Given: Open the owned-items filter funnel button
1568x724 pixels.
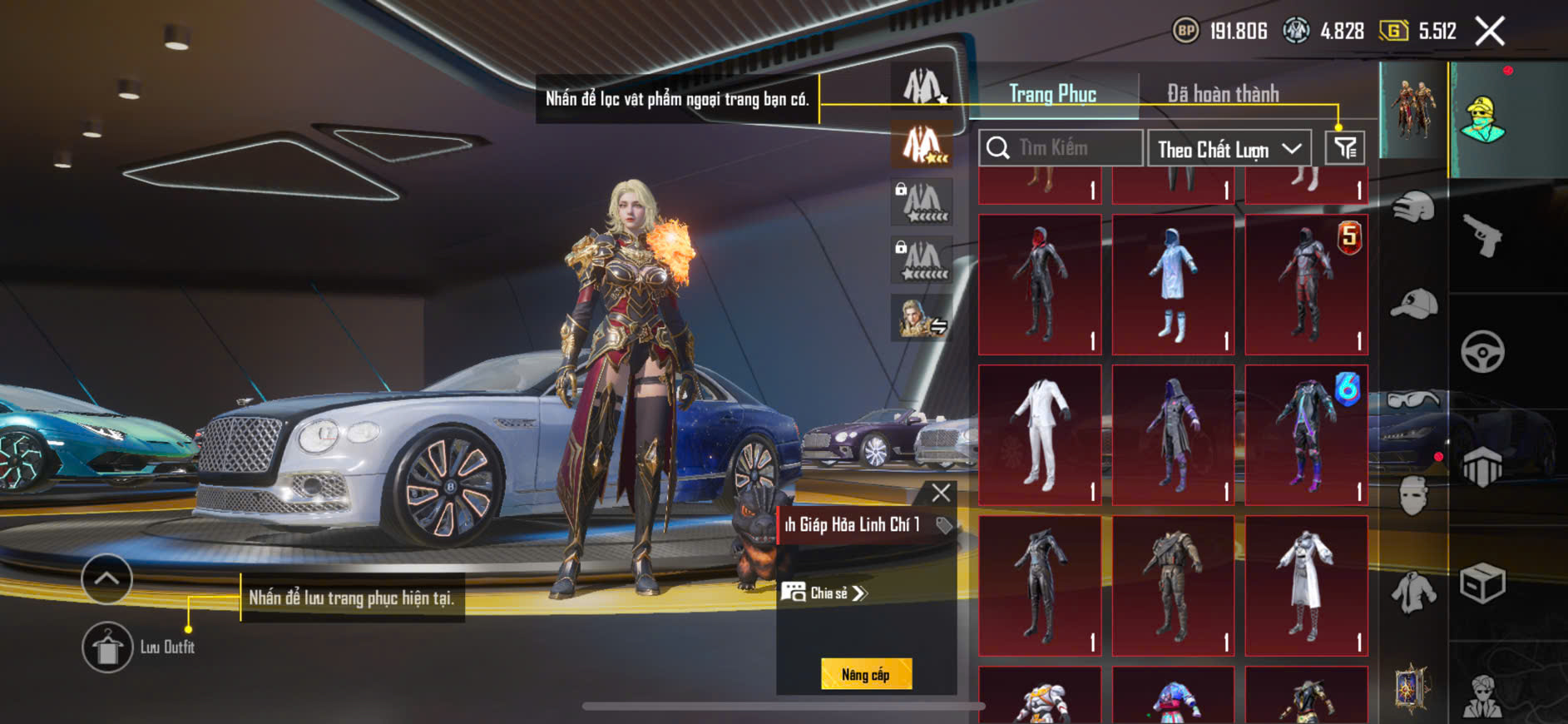Looking at the screenshot, I should pos(1345,148).
